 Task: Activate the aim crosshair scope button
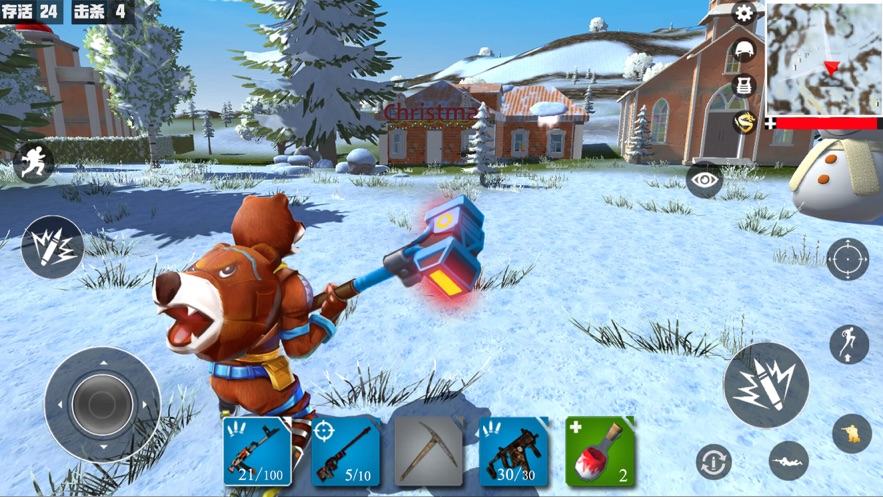(847, 259)
